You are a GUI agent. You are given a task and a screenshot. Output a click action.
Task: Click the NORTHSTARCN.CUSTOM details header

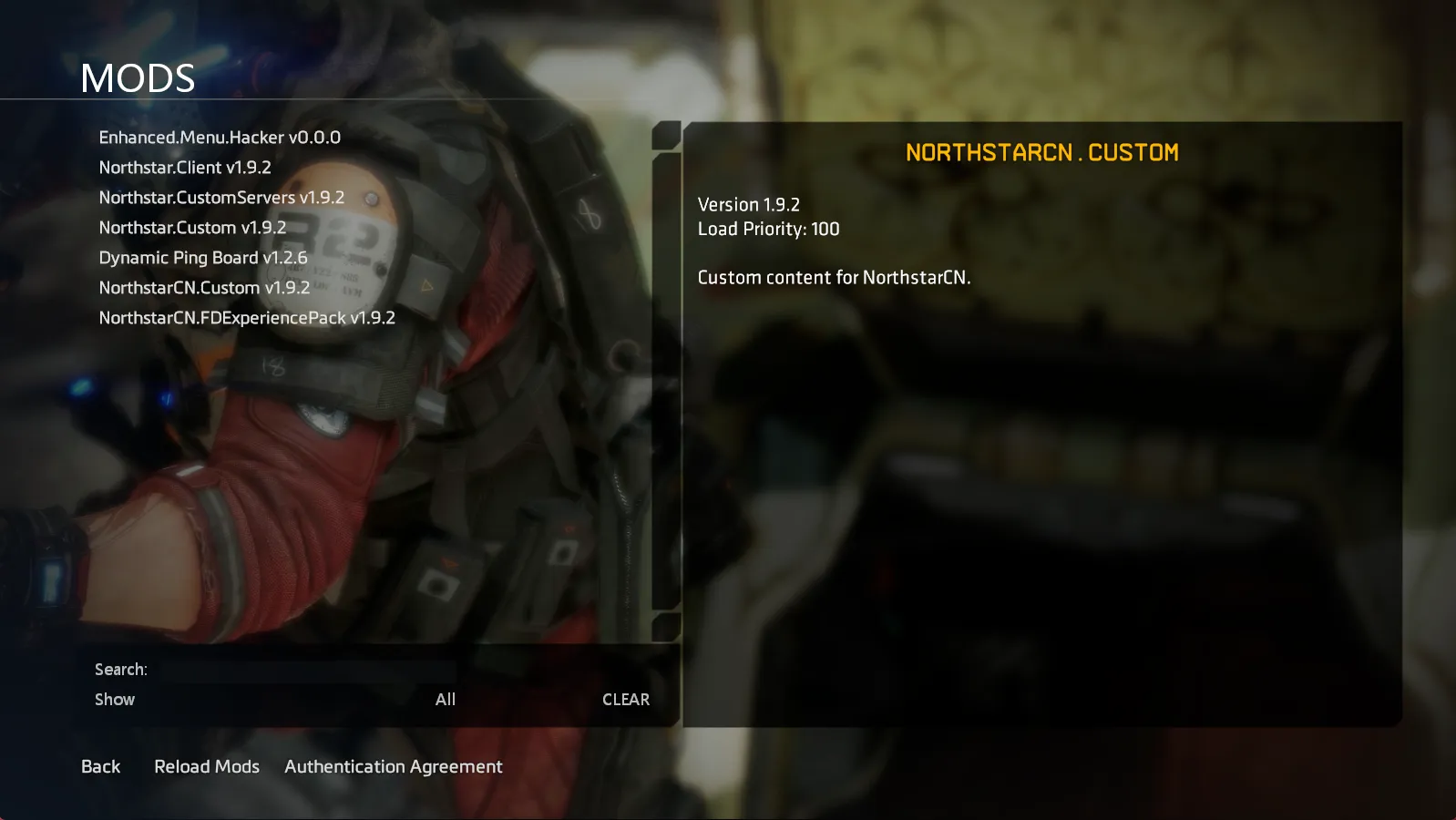1041,152
